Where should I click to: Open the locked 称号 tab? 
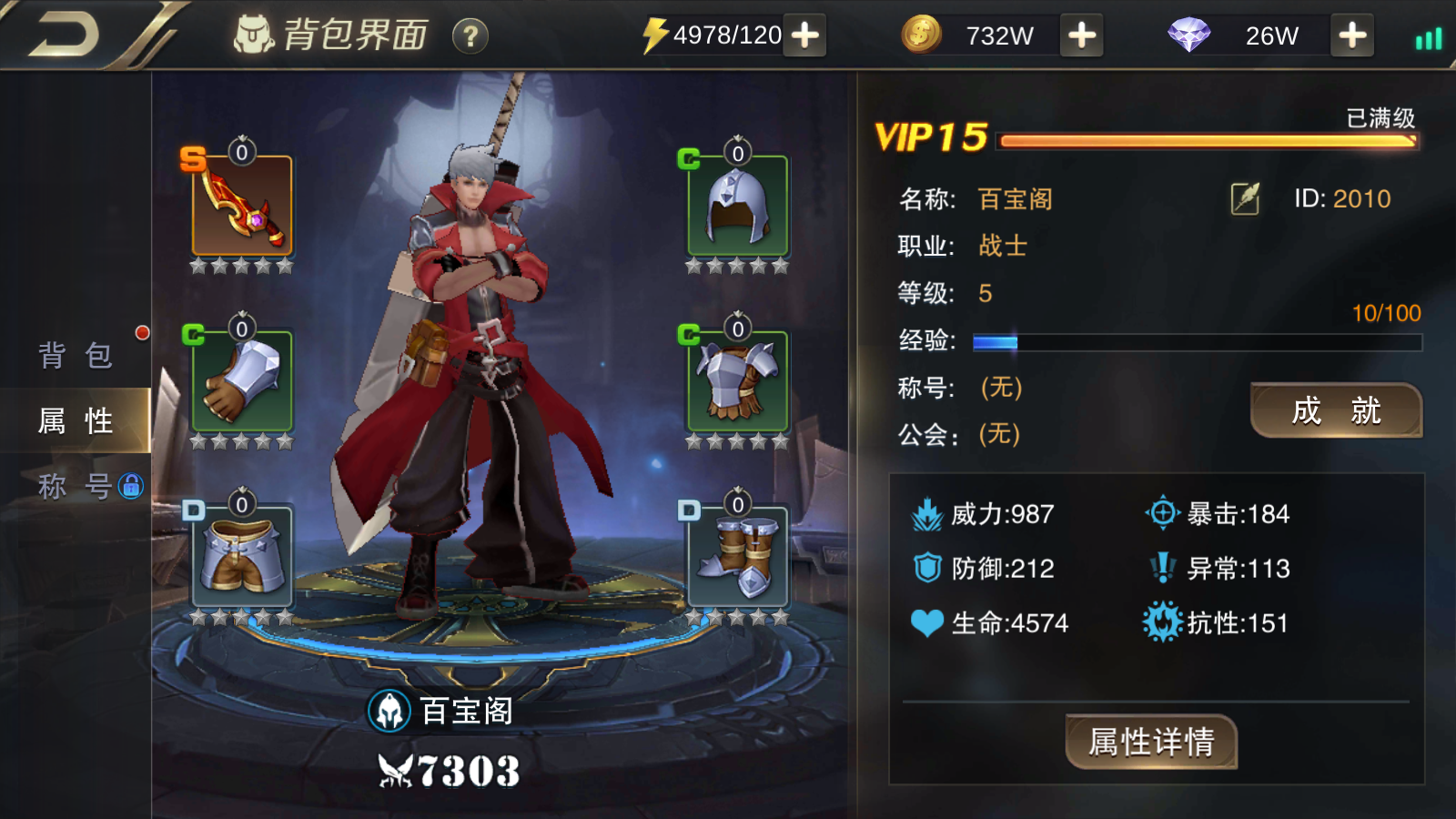pyautogui.click(x=76, y=486)
